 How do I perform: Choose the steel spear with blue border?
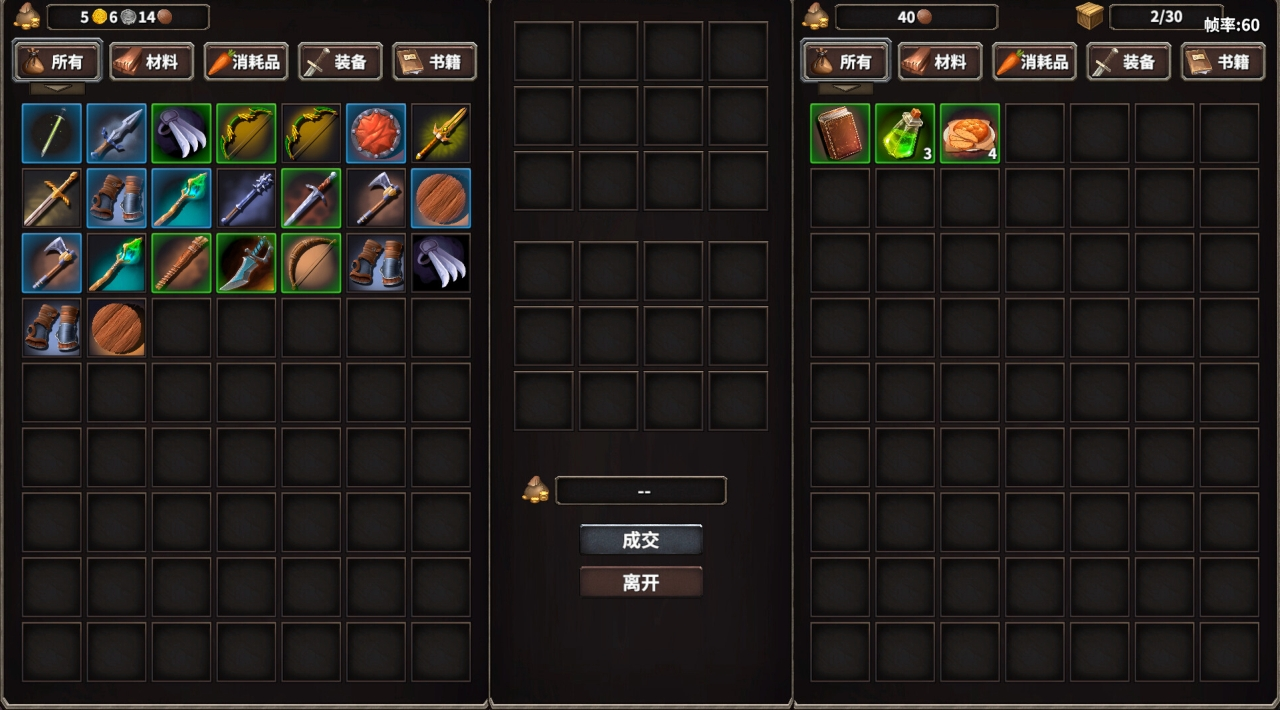[x=116, y=133]
